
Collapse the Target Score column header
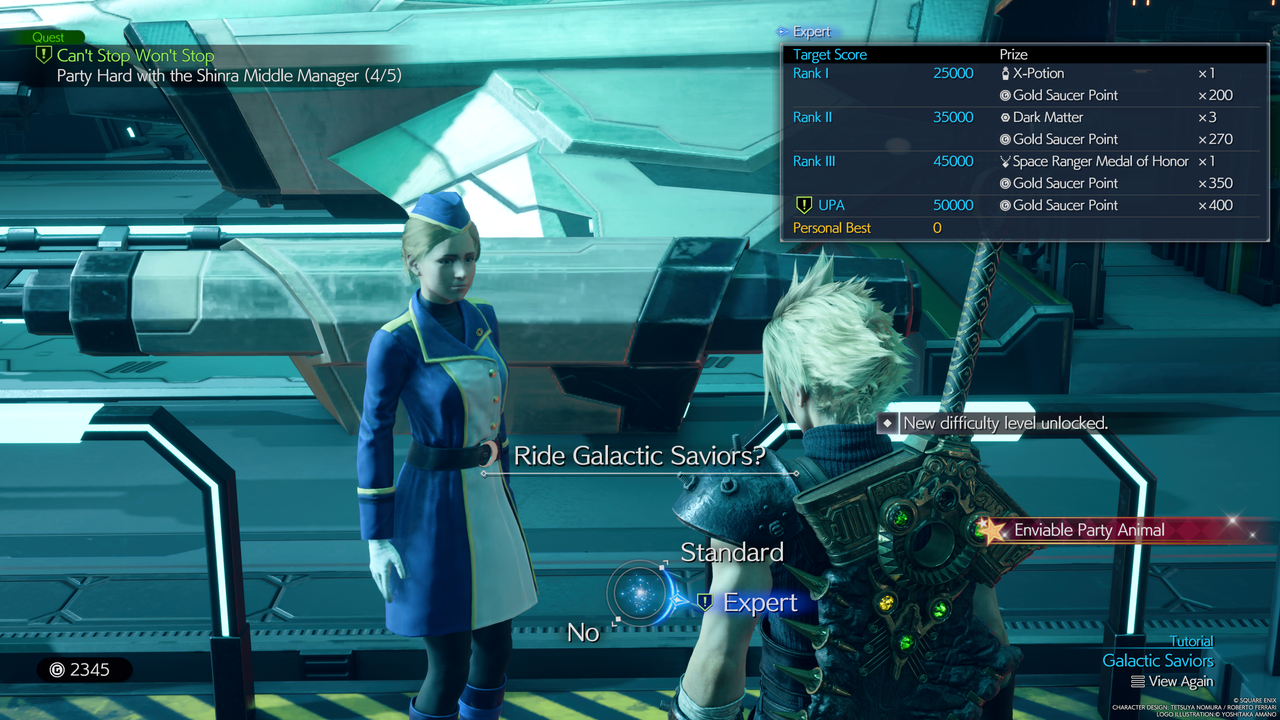coord(831,54)
